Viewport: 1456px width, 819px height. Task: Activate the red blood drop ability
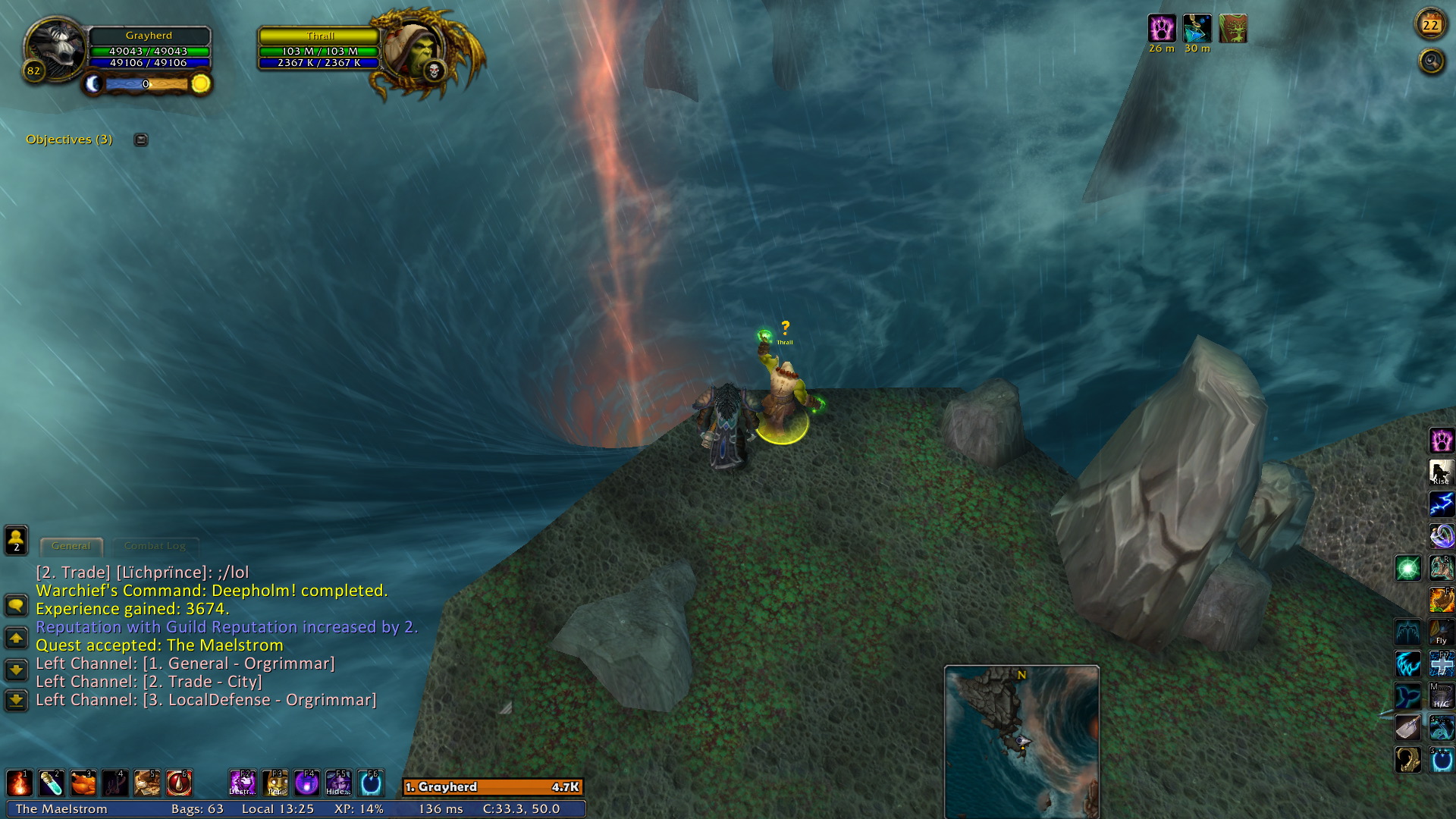point(180,783)
